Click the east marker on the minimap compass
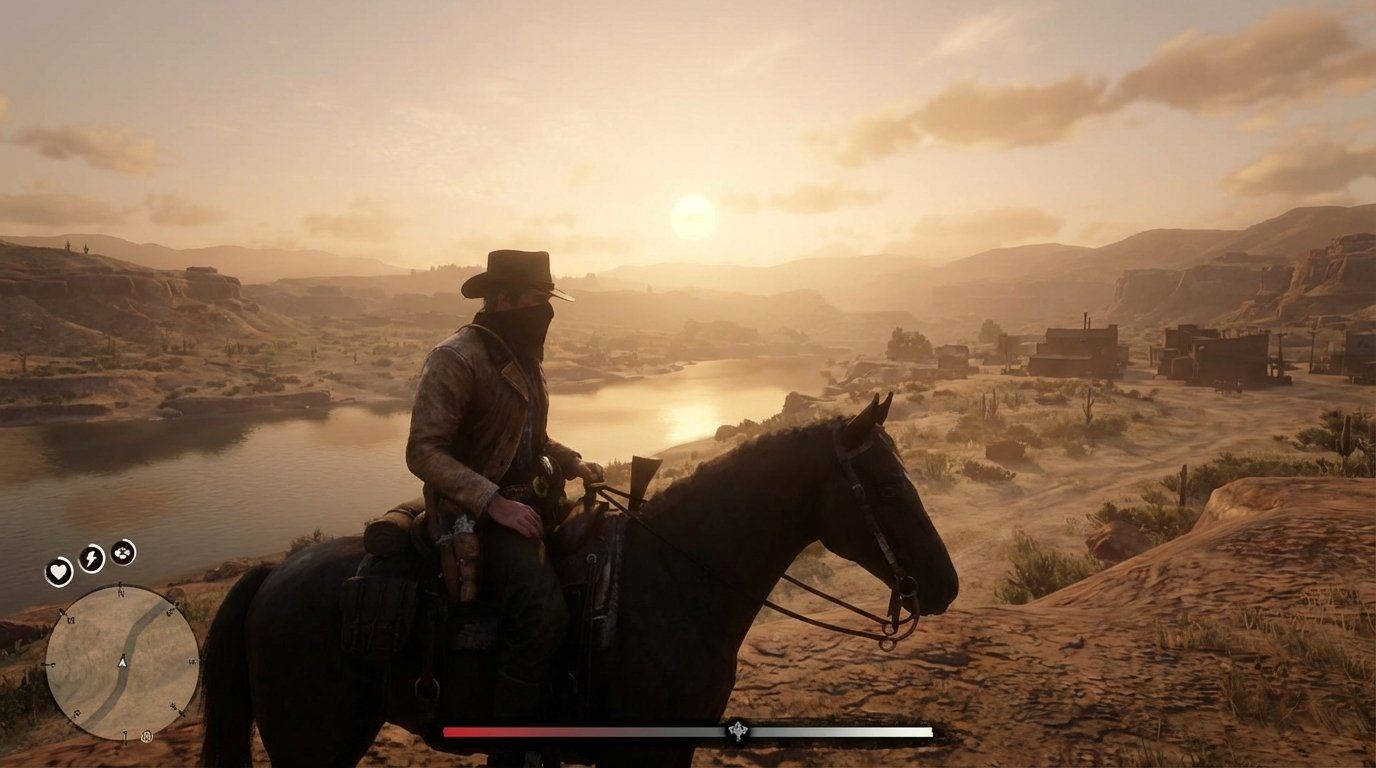The width and height of the screenshot is (1376, 768). 190,662
